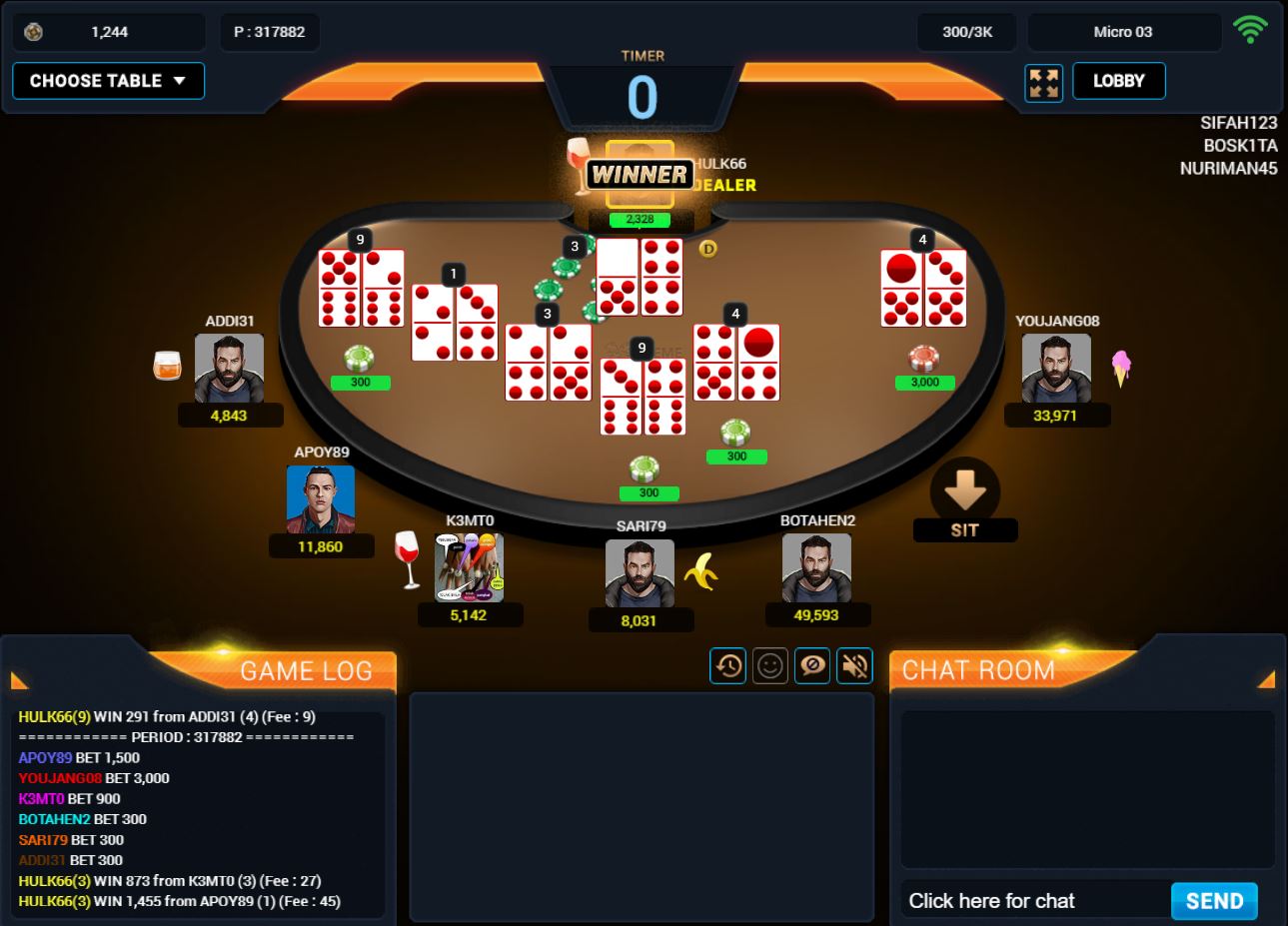Screen dimensions: 1288x926
Task: Open the game history icon
Action: (727, 665)
